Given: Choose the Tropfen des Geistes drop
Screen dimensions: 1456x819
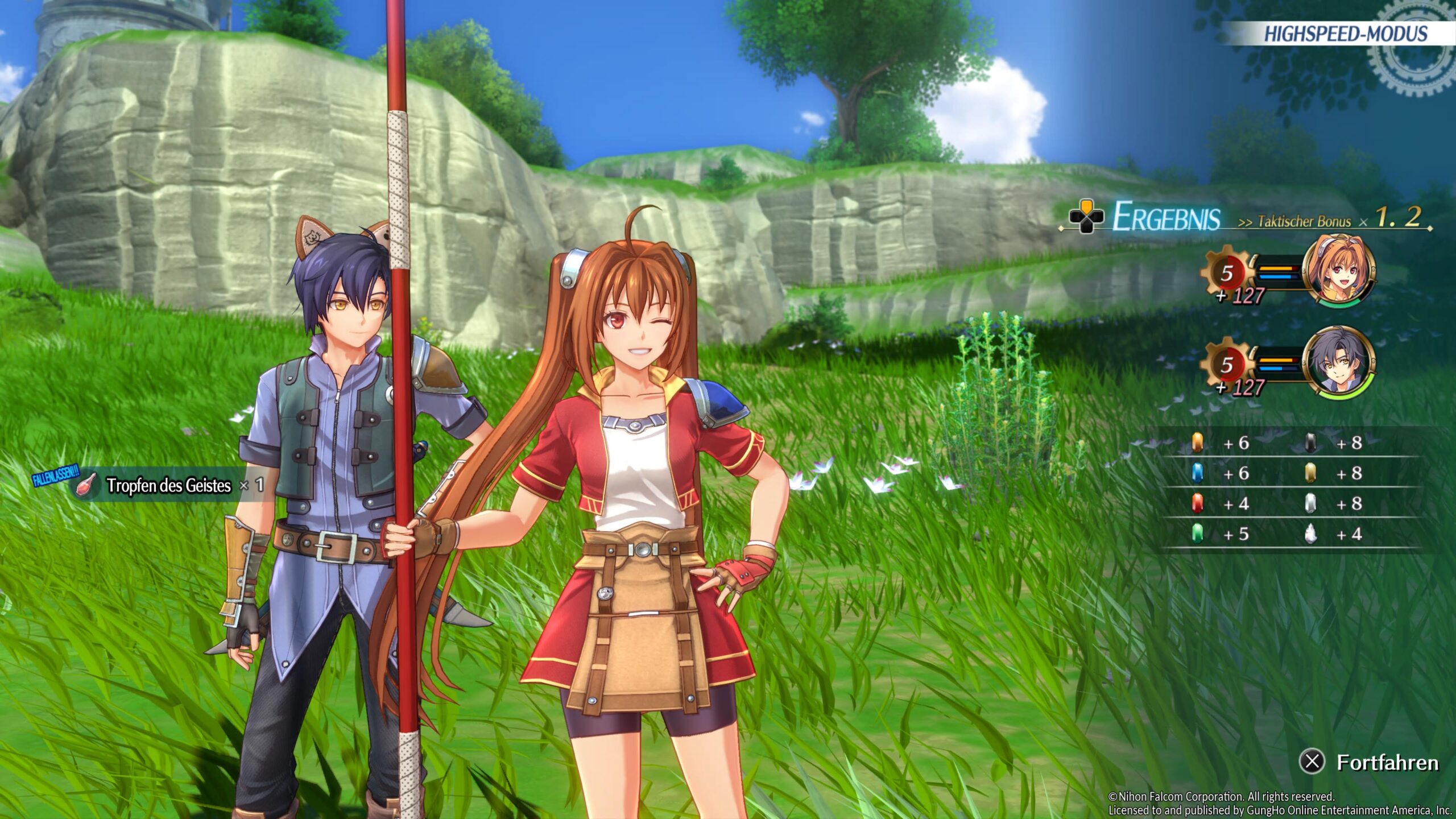Looking at the screenshot, I should click(x=168, y=485).
